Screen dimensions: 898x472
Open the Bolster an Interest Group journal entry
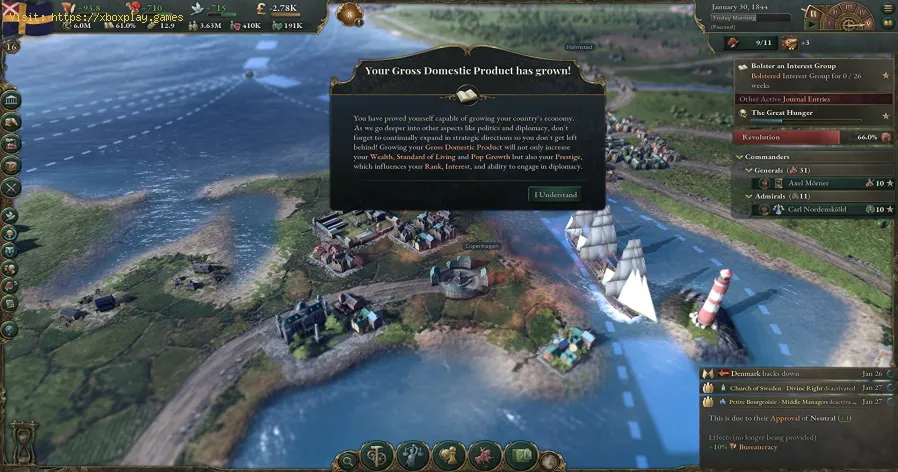[800, 66]
